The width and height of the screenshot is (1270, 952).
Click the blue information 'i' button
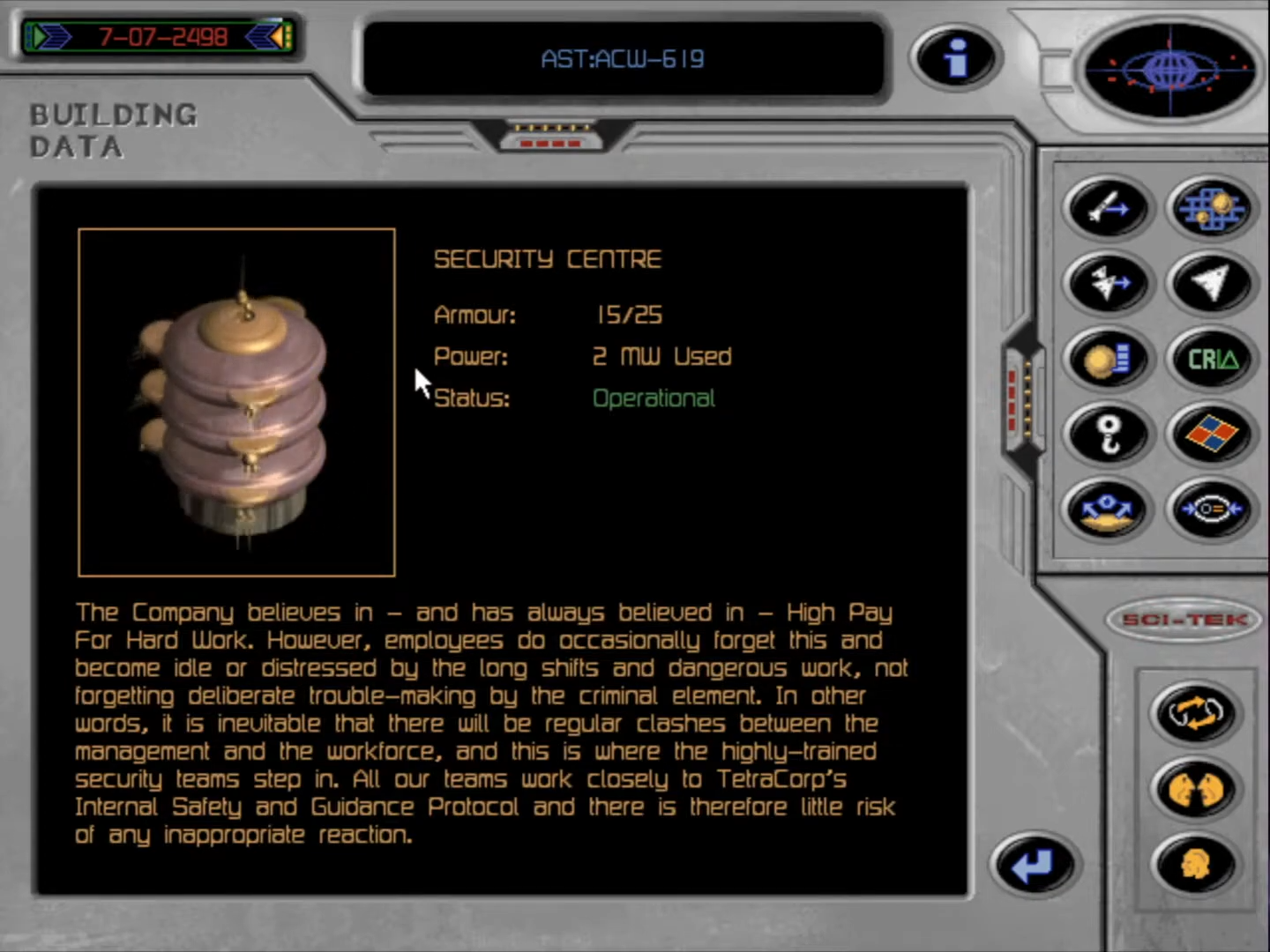(x=955, y=58)
